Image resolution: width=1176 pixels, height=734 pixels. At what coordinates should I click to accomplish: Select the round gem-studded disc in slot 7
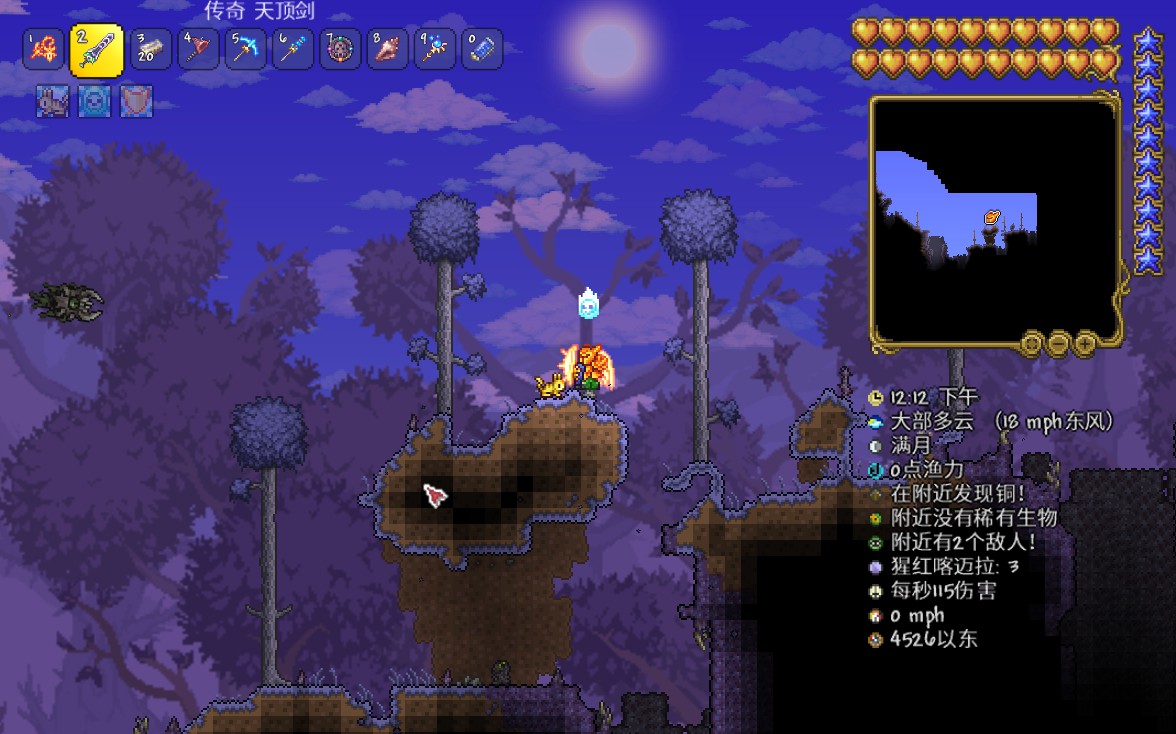[x=340, y=49]
